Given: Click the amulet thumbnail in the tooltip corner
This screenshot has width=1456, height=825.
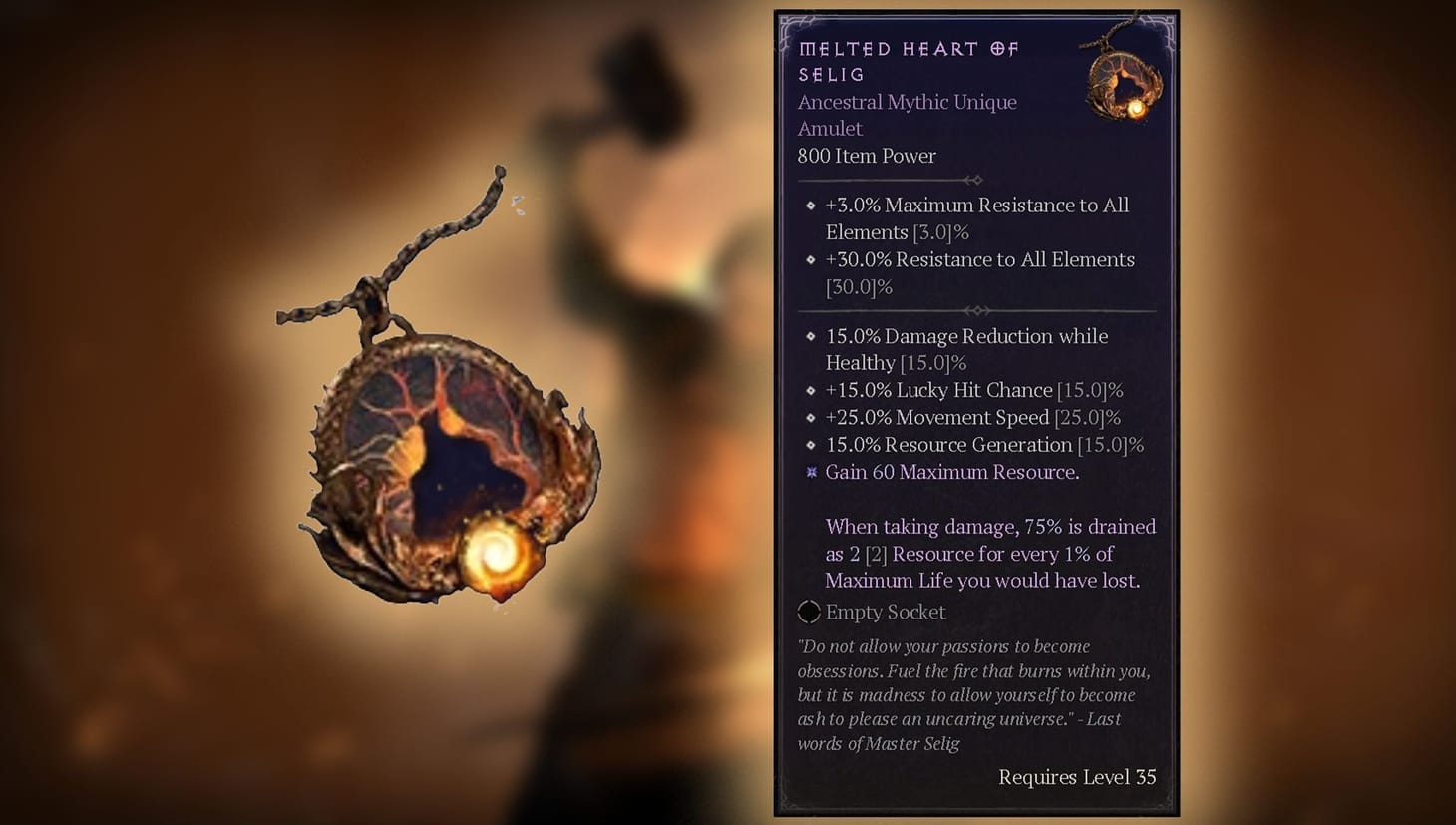Looking at the screenshot, I should pos(1124,80).
